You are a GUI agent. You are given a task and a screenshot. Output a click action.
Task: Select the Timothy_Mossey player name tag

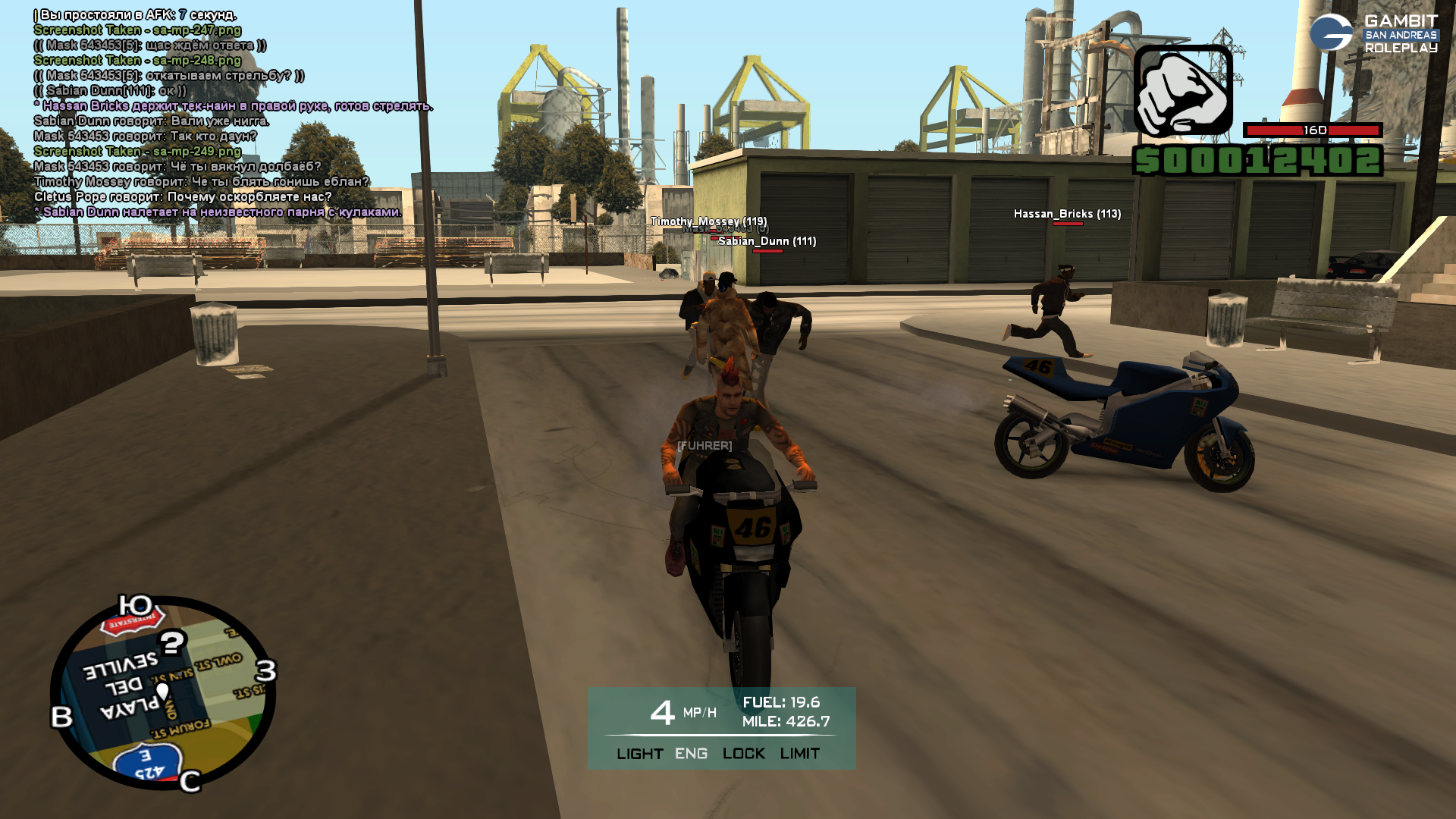[x=708, y=221]
